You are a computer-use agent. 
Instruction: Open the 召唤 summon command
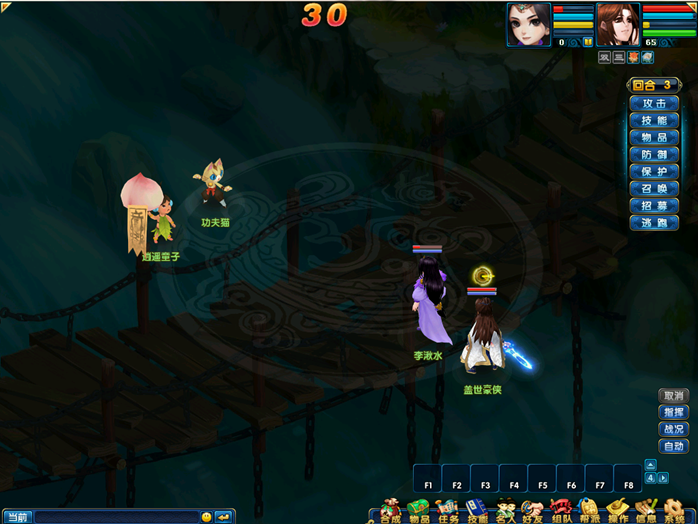(x=654, y=188)
